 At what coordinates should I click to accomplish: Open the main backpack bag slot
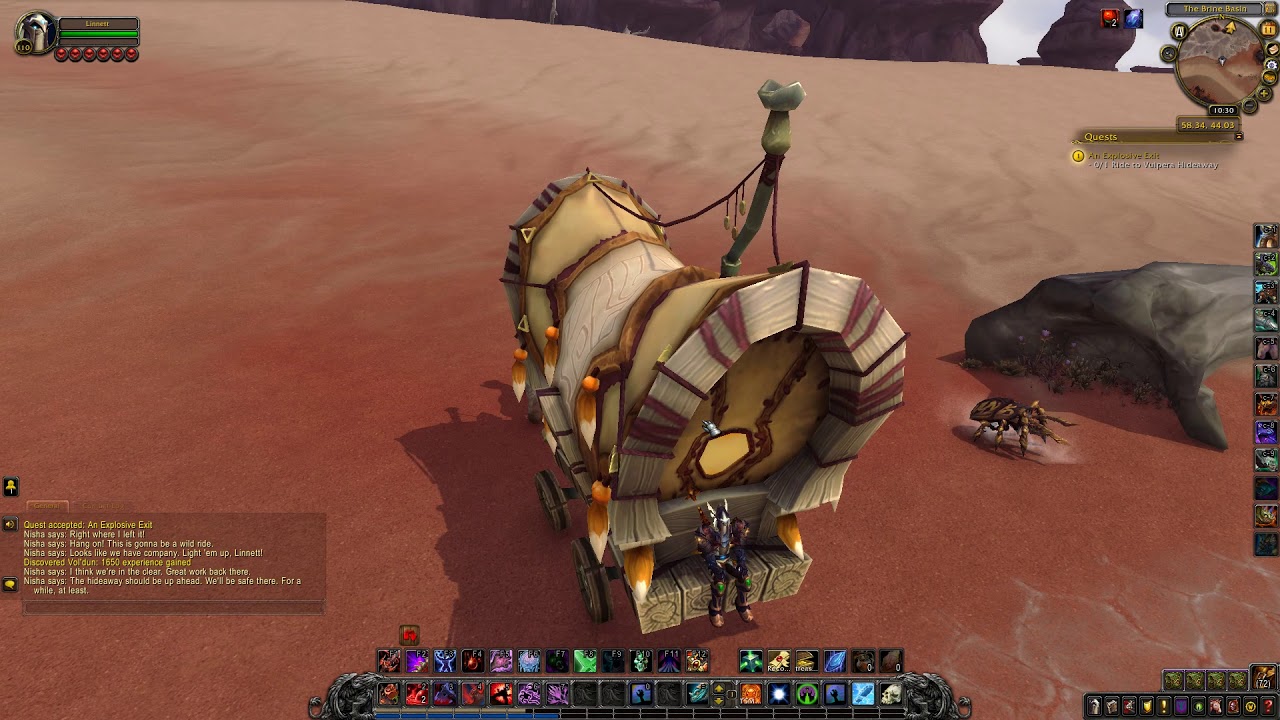pos(1264,677)
